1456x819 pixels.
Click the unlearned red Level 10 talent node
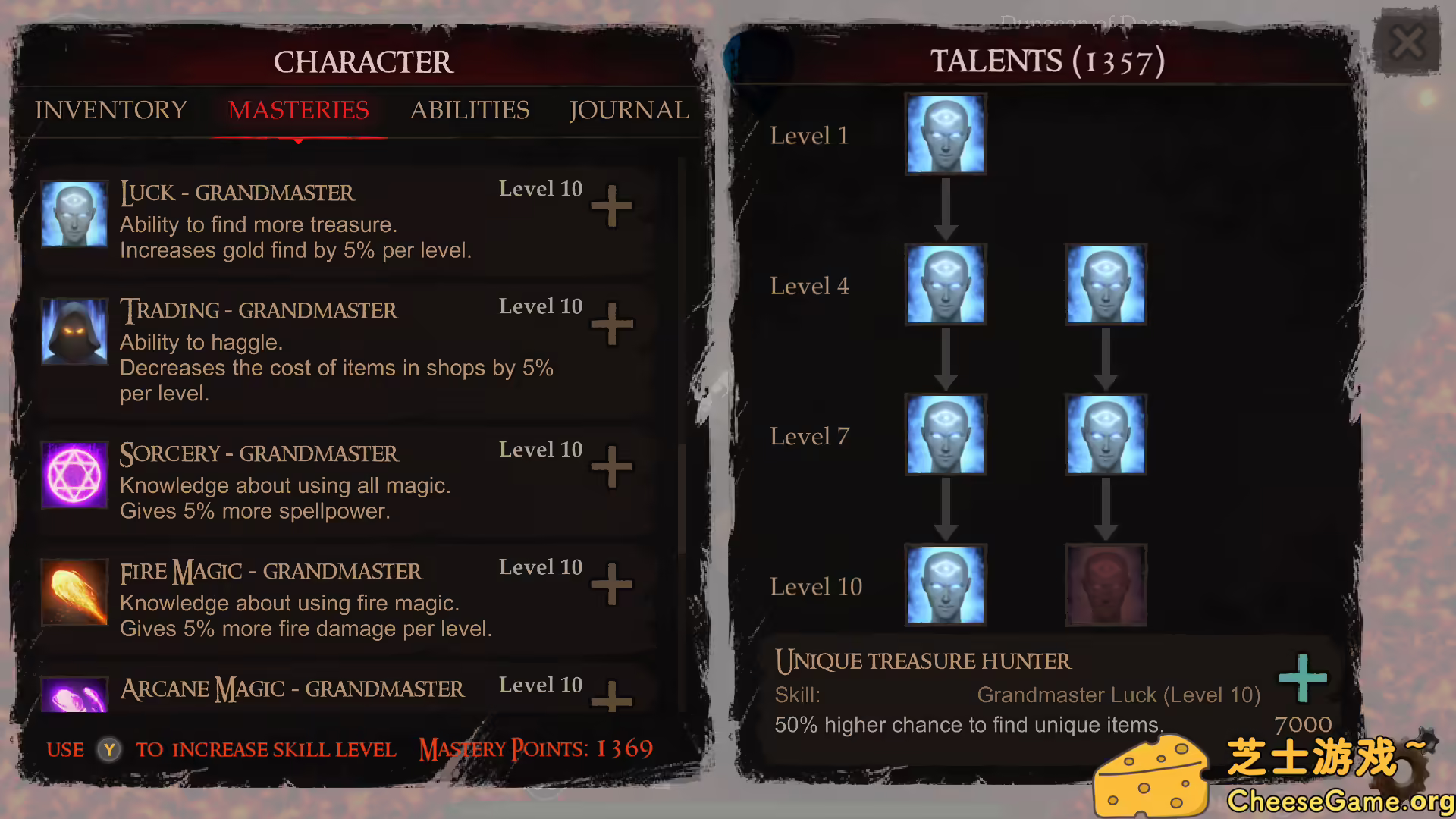point(1106,584)
